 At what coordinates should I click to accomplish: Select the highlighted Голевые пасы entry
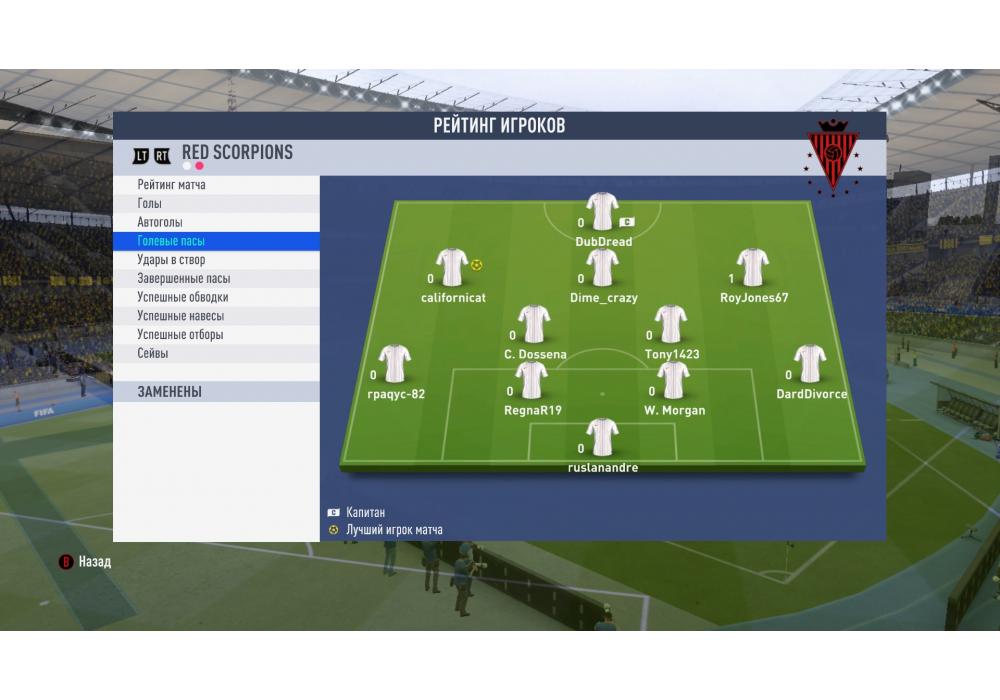point(171,241)
